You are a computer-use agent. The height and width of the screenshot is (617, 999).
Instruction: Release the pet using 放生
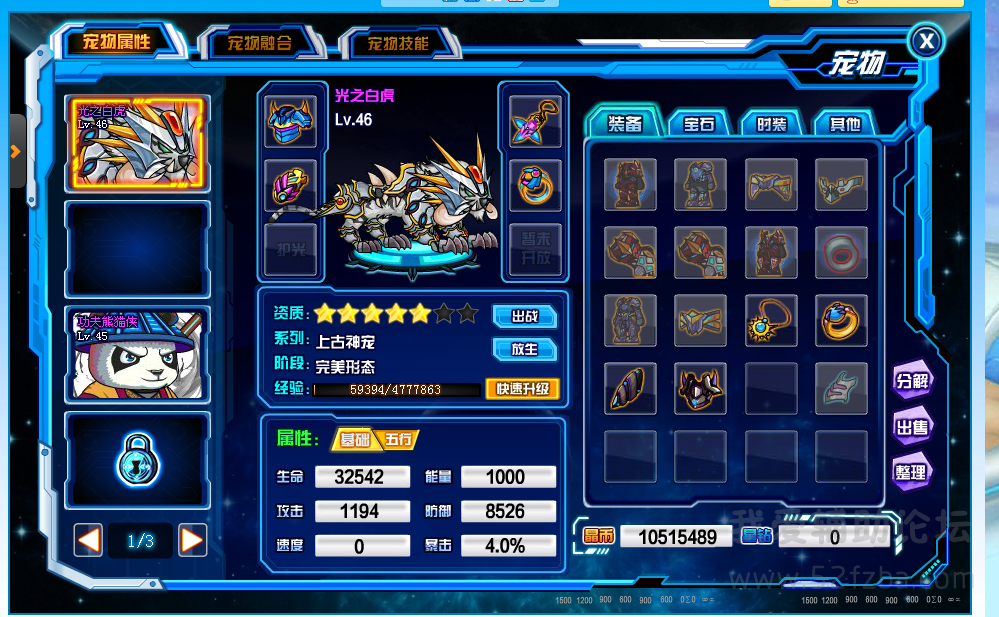click(524, 349)
